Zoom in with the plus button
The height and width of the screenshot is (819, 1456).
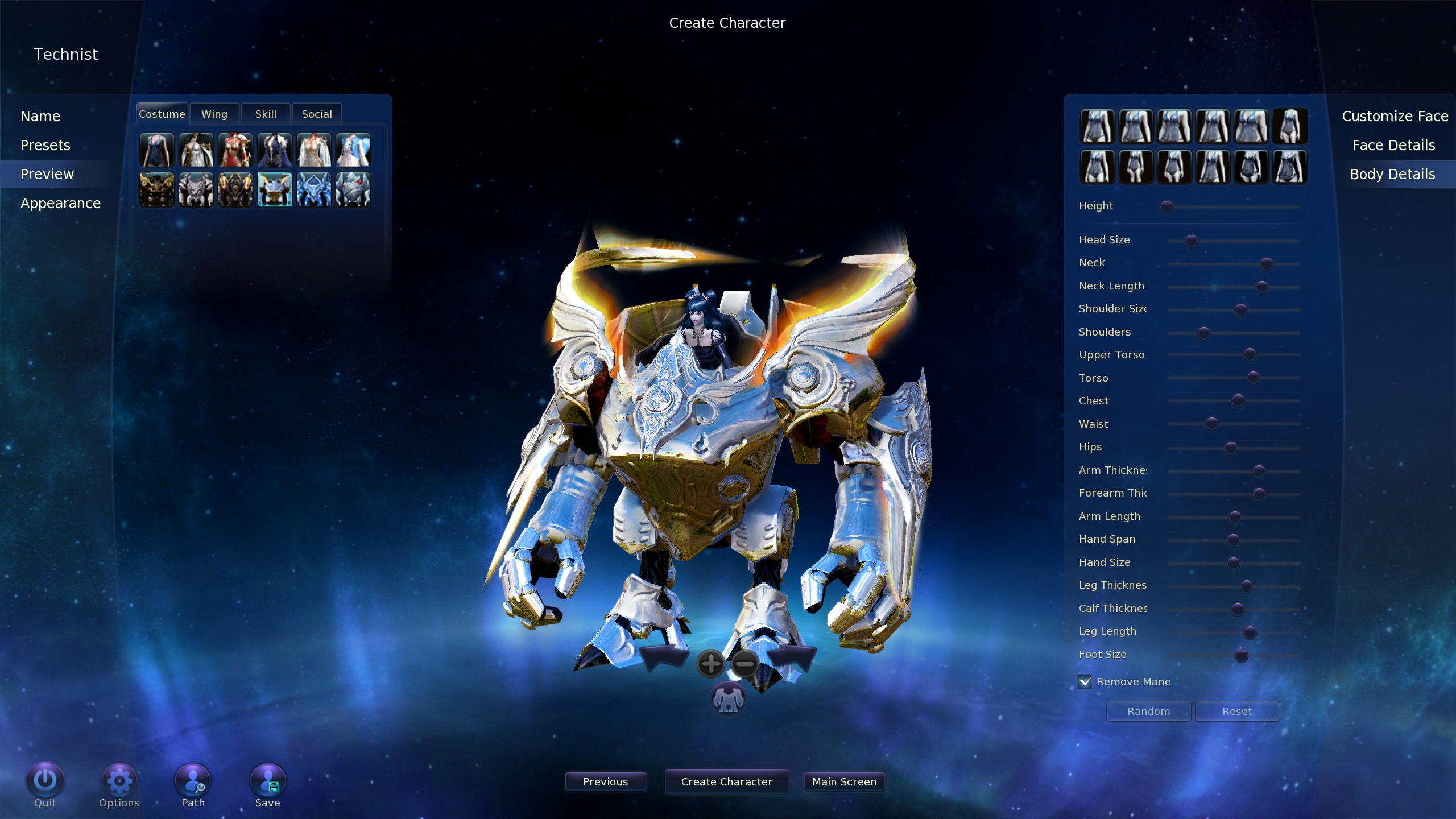pos(710,664)
